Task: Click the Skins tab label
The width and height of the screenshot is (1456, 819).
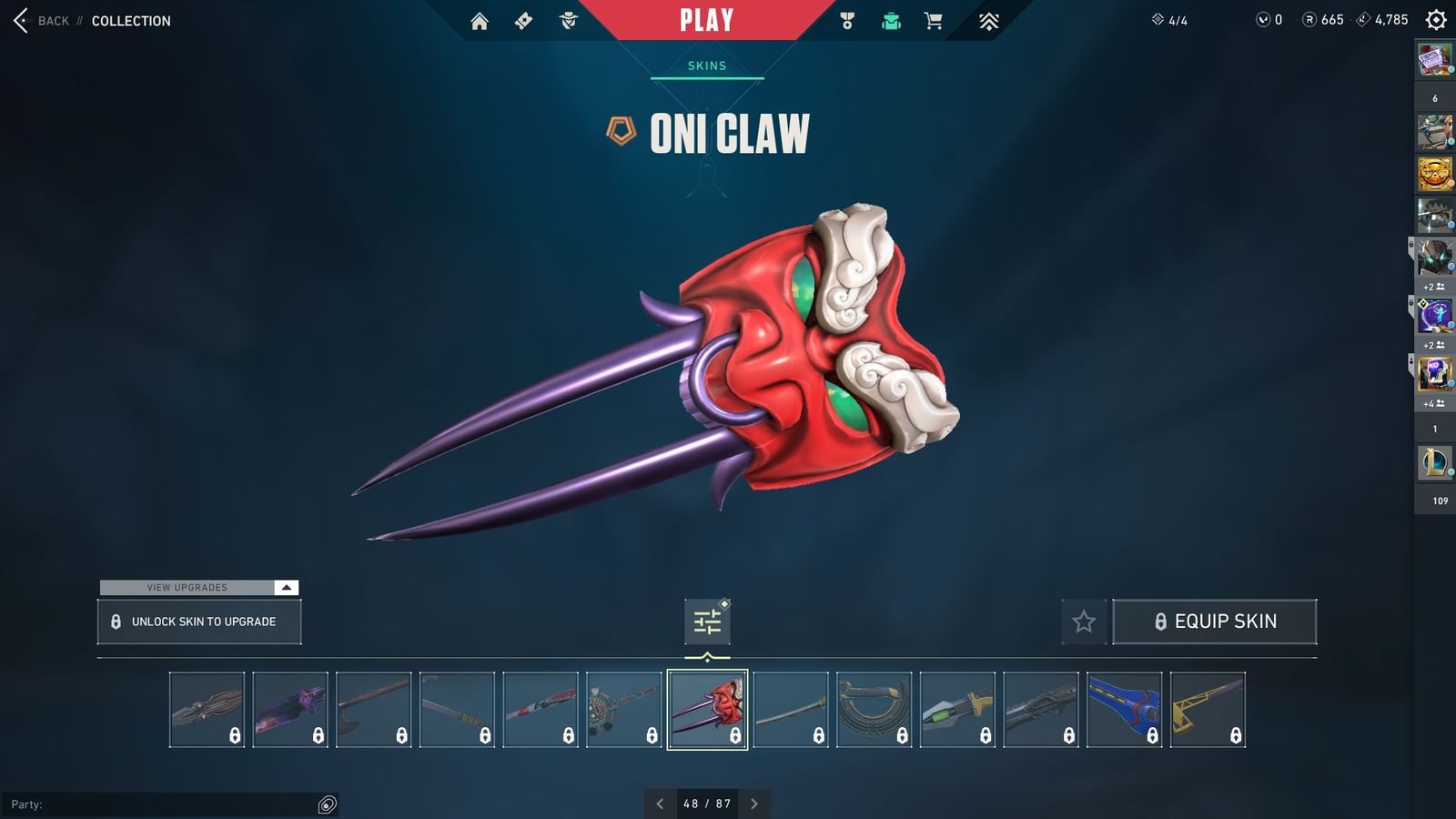Action: click(705, 66)
